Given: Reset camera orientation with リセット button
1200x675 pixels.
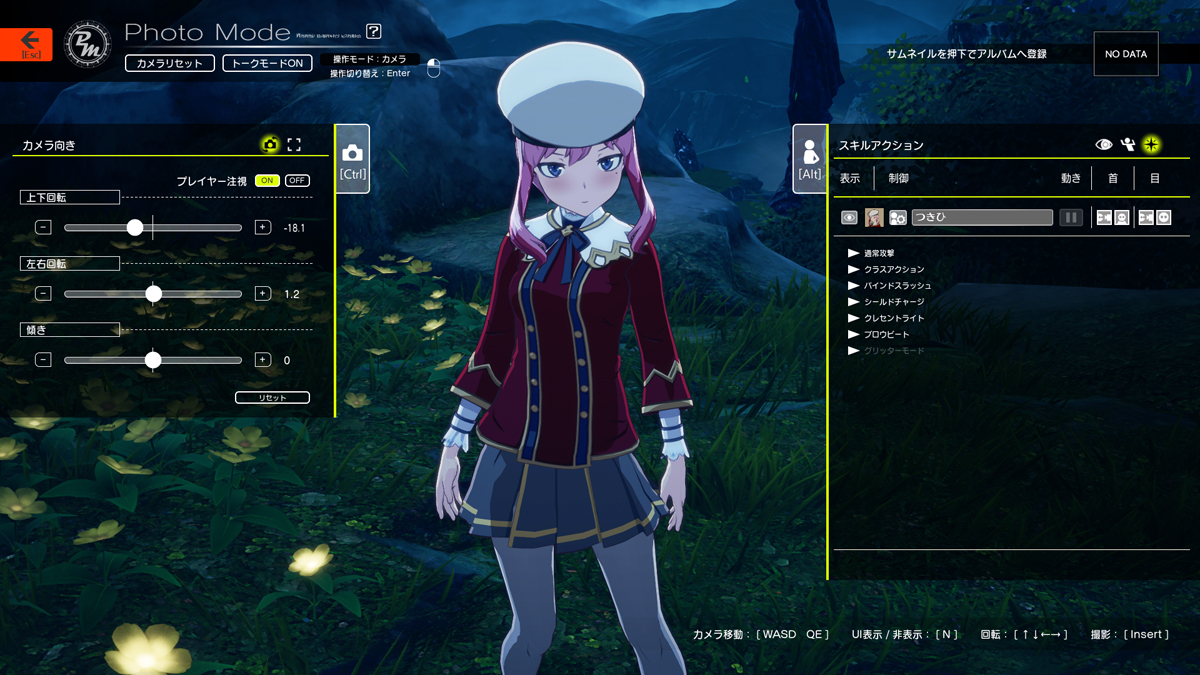Looking at the screenshot, I should tap(272, 398).
